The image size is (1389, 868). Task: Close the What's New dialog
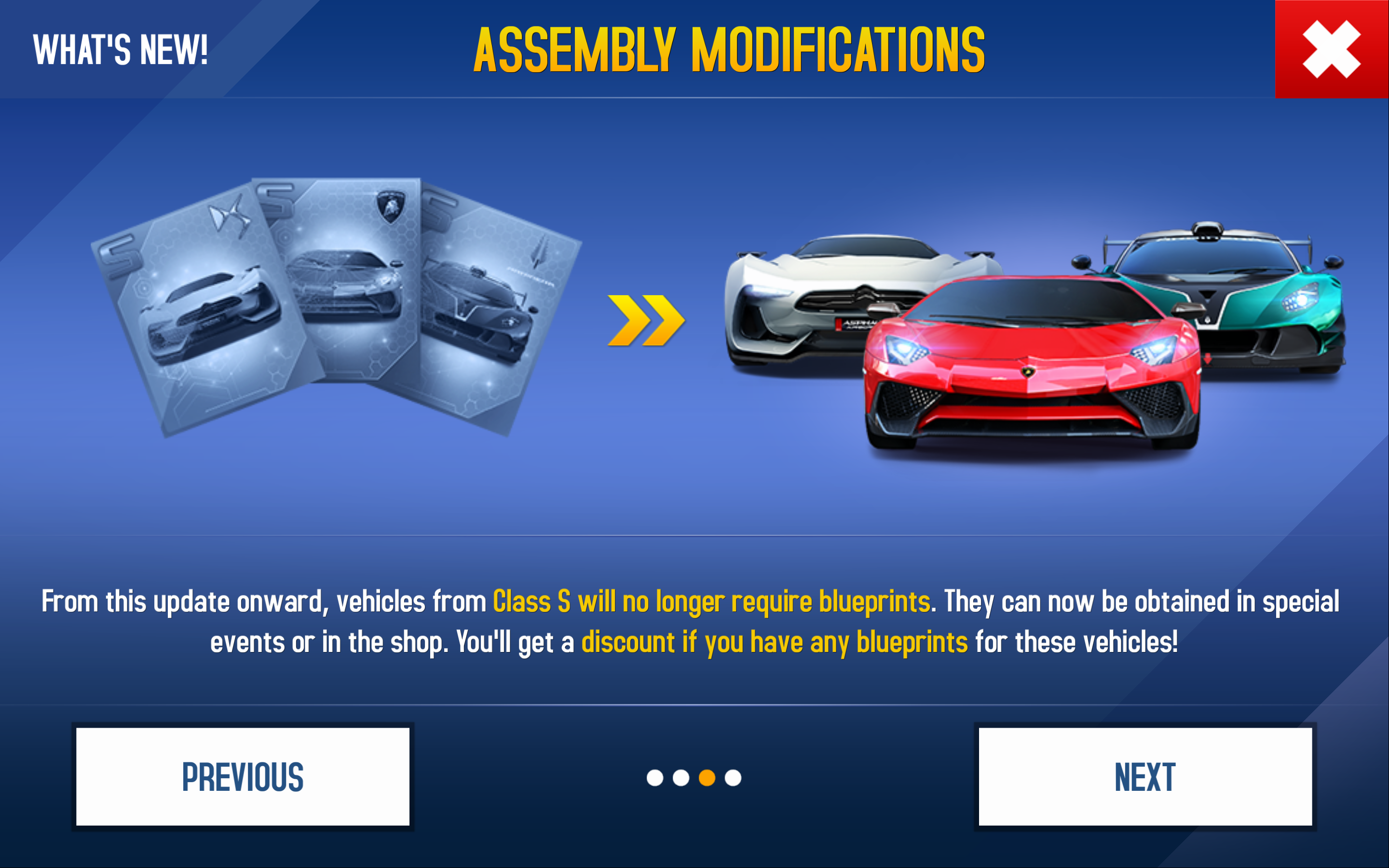point(1331,49)
